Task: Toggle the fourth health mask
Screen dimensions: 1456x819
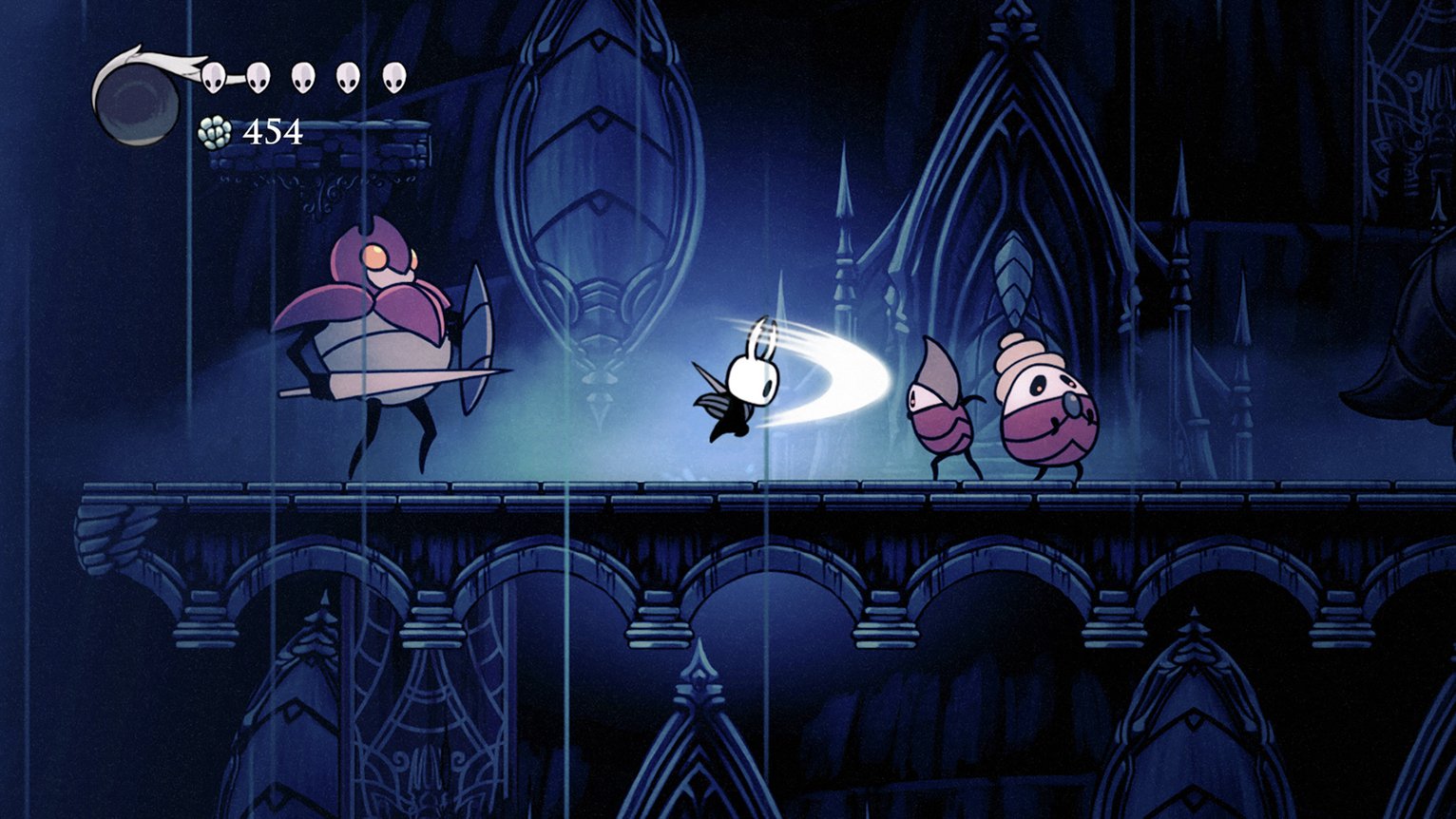Action: click(x=348, y=76)
